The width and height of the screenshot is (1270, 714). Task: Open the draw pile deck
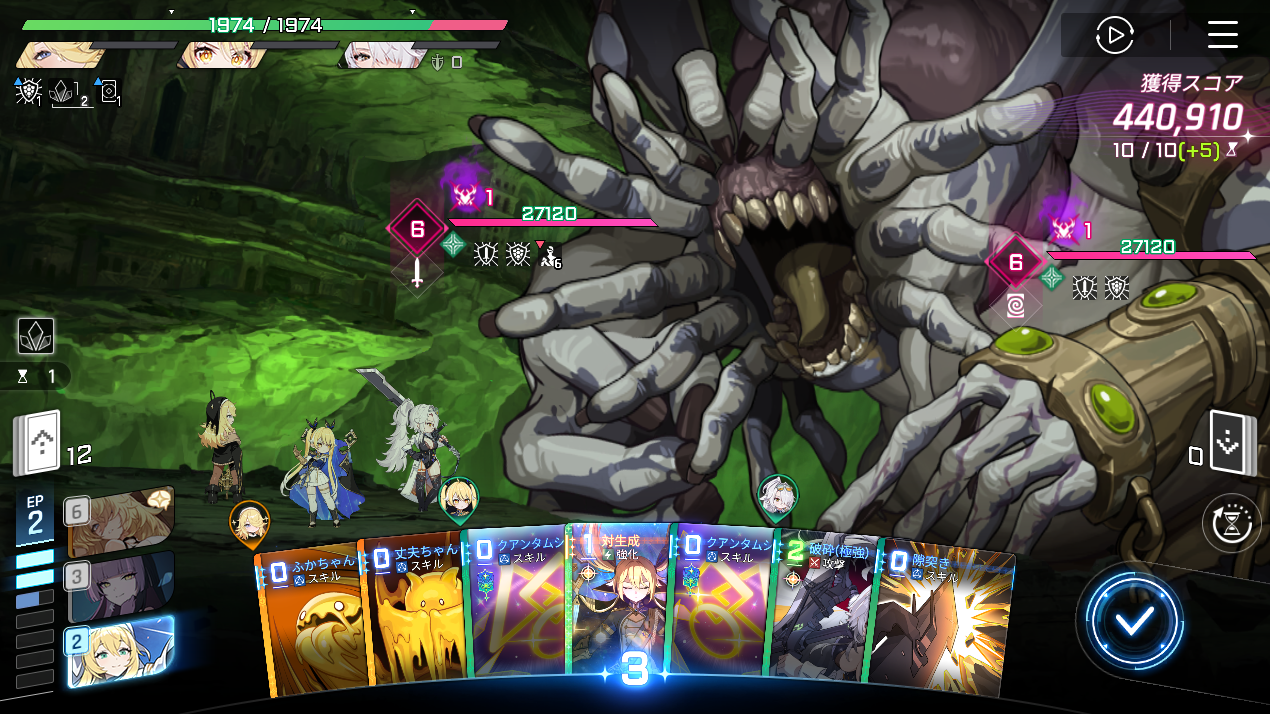tap(37, 444)
